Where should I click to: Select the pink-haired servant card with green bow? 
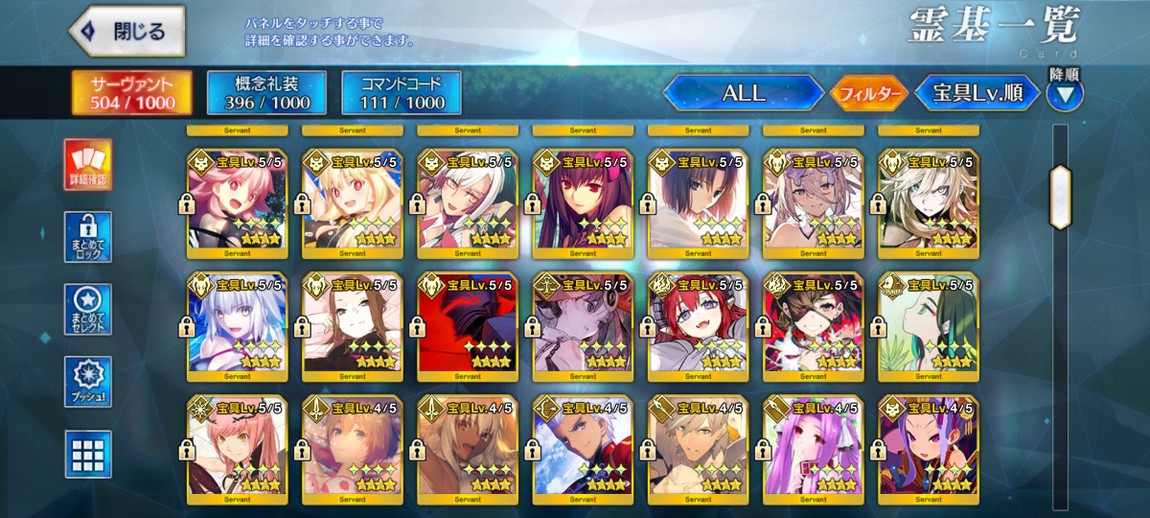pyautogui.click(x=237, y=201)
